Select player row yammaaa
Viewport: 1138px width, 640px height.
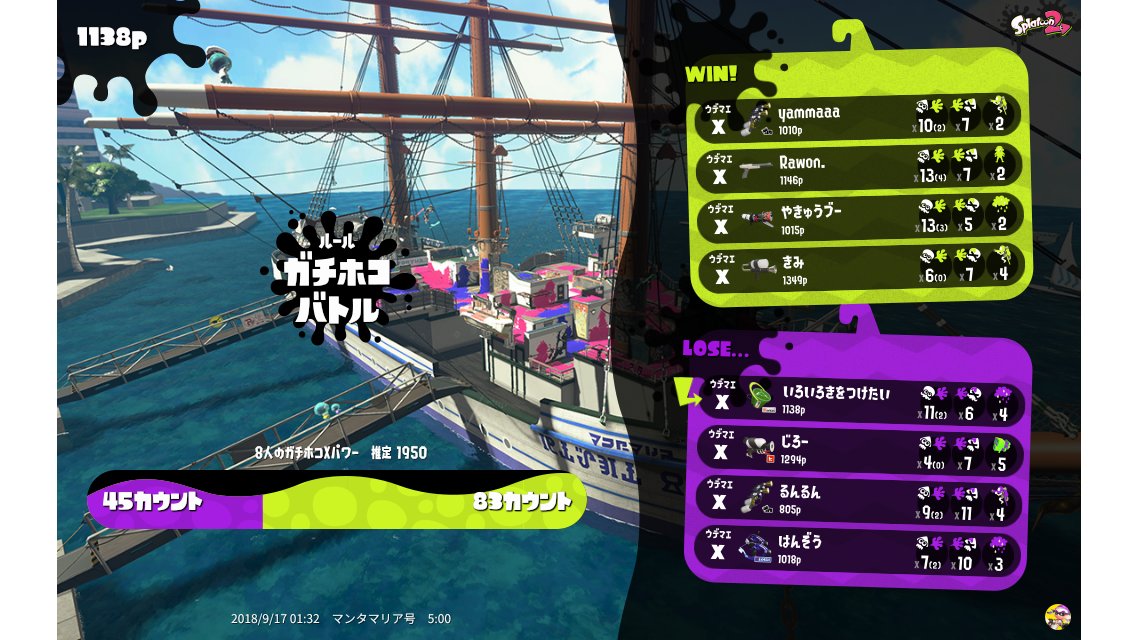(860, 117)
